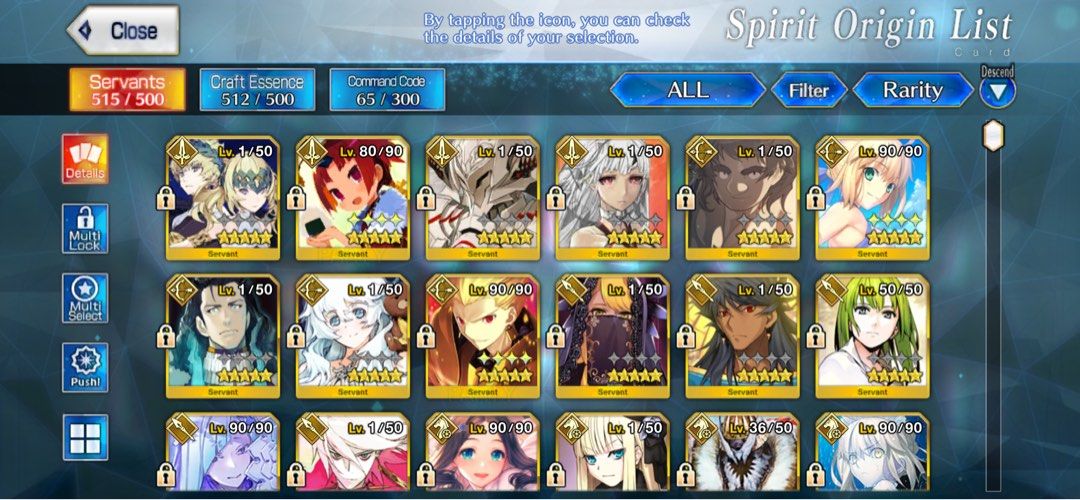The image size is (1080, 500).
Task: Select the red-haired Lv. 80/90 servant card
Action: (353, 197)
